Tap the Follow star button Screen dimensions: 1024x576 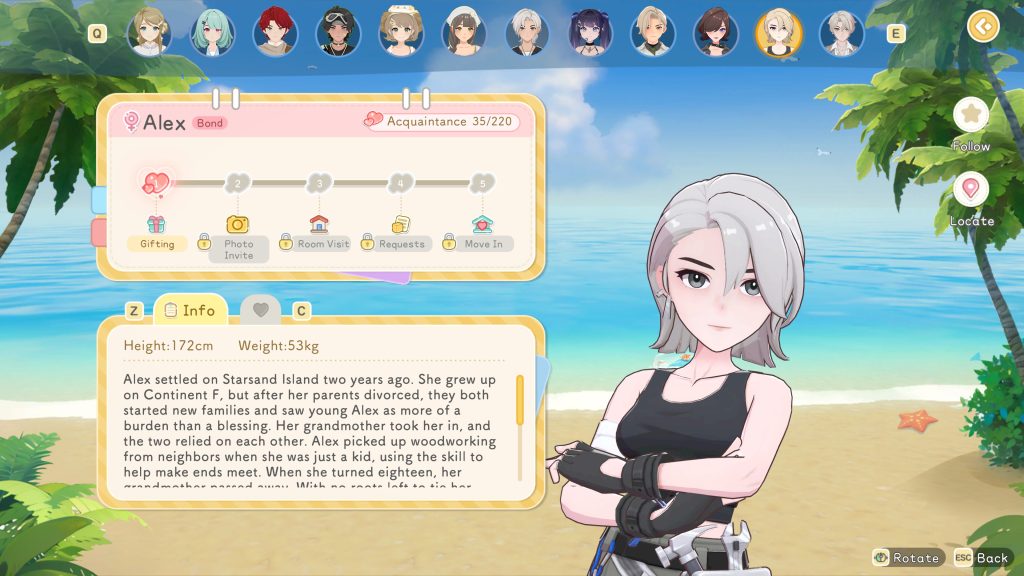click(970, 115)
